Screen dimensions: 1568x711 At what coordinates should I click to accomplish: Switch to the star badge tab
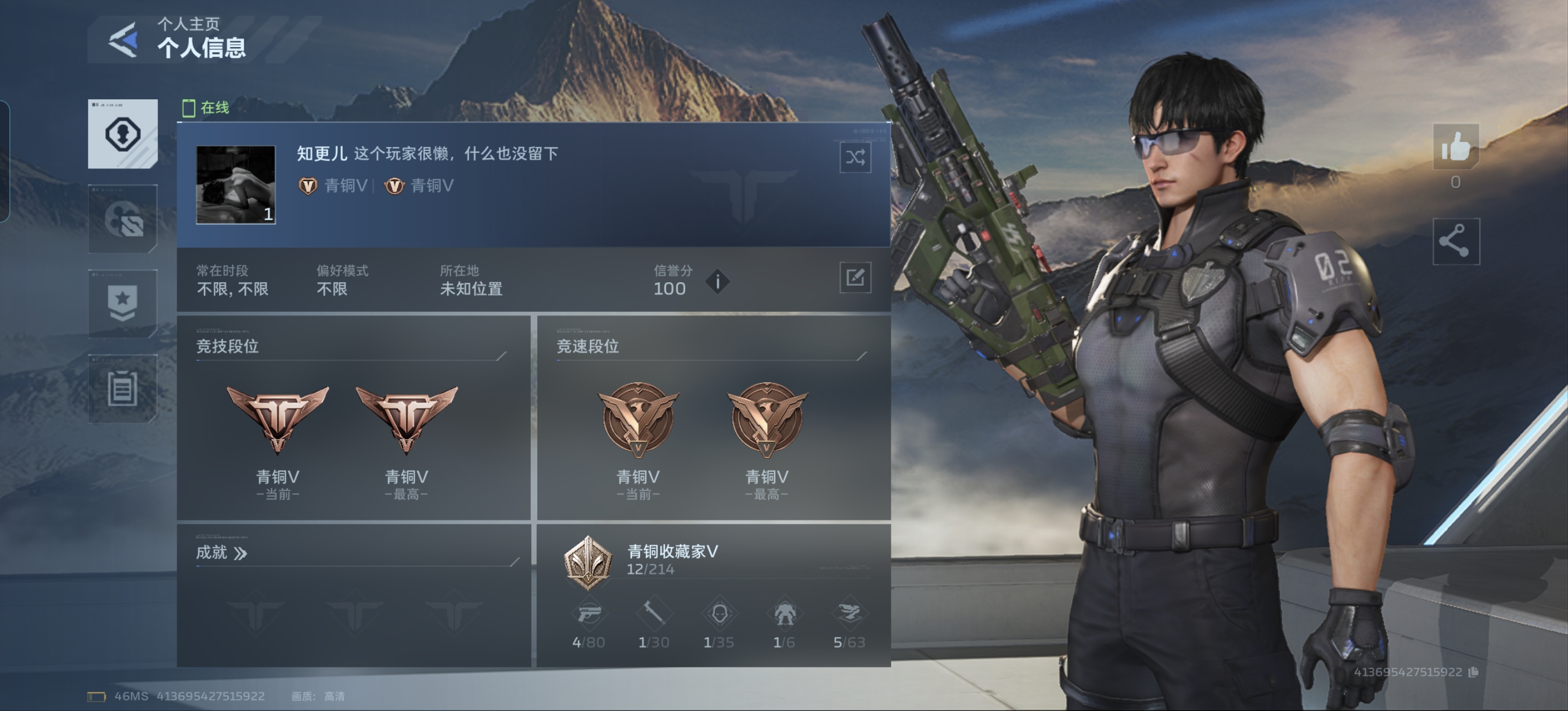[x=123, y=303]
